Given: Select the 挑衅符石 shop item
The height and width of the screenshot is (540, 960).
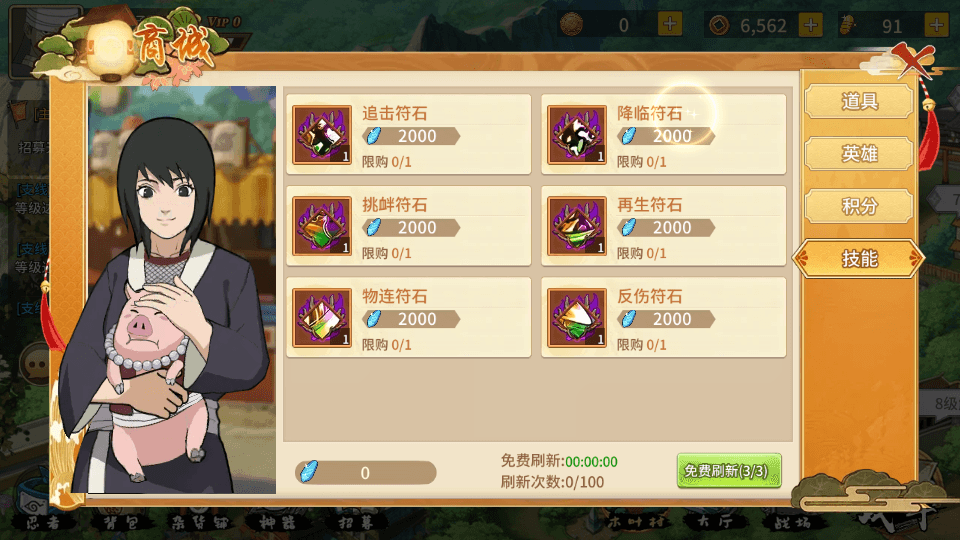Looking at the screenshot, I should click(x=408, y=226).
